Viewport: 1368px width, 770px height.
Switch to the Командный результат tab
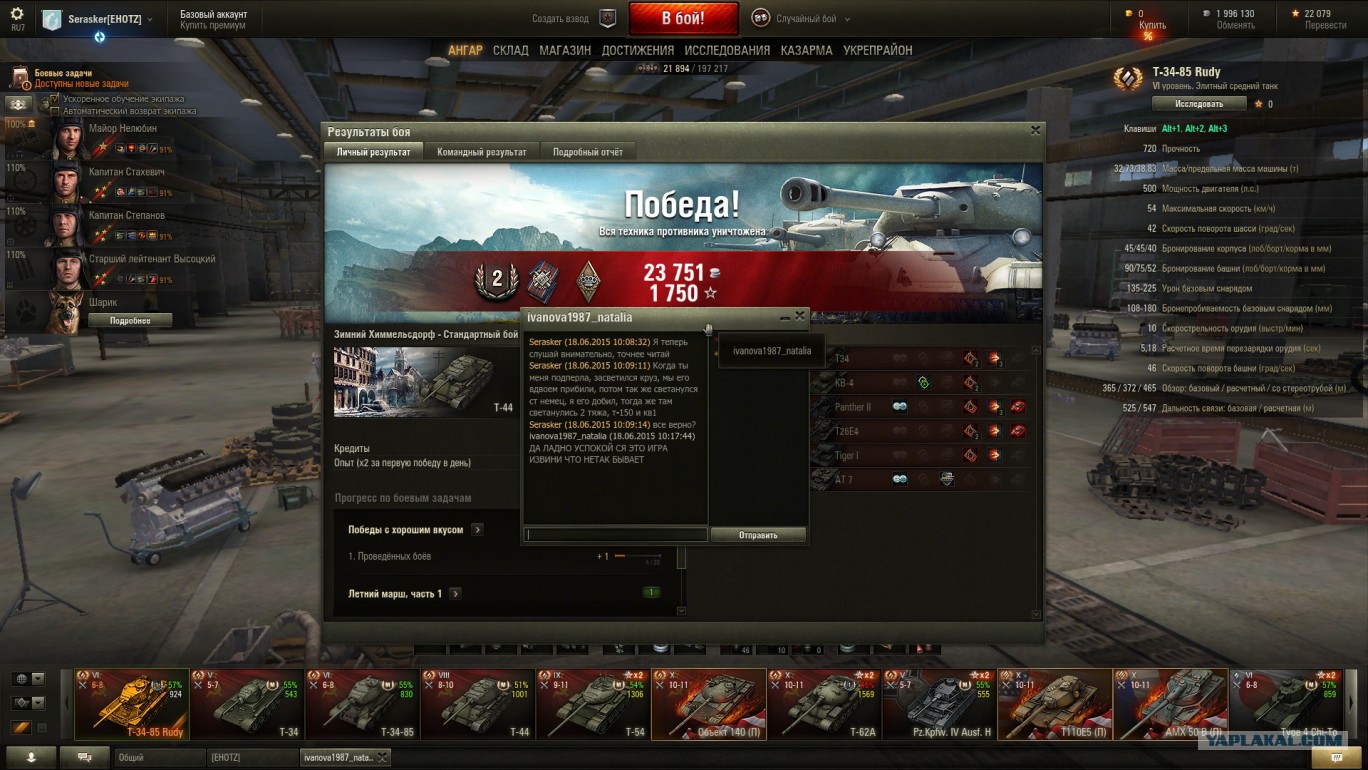(481, 152)
